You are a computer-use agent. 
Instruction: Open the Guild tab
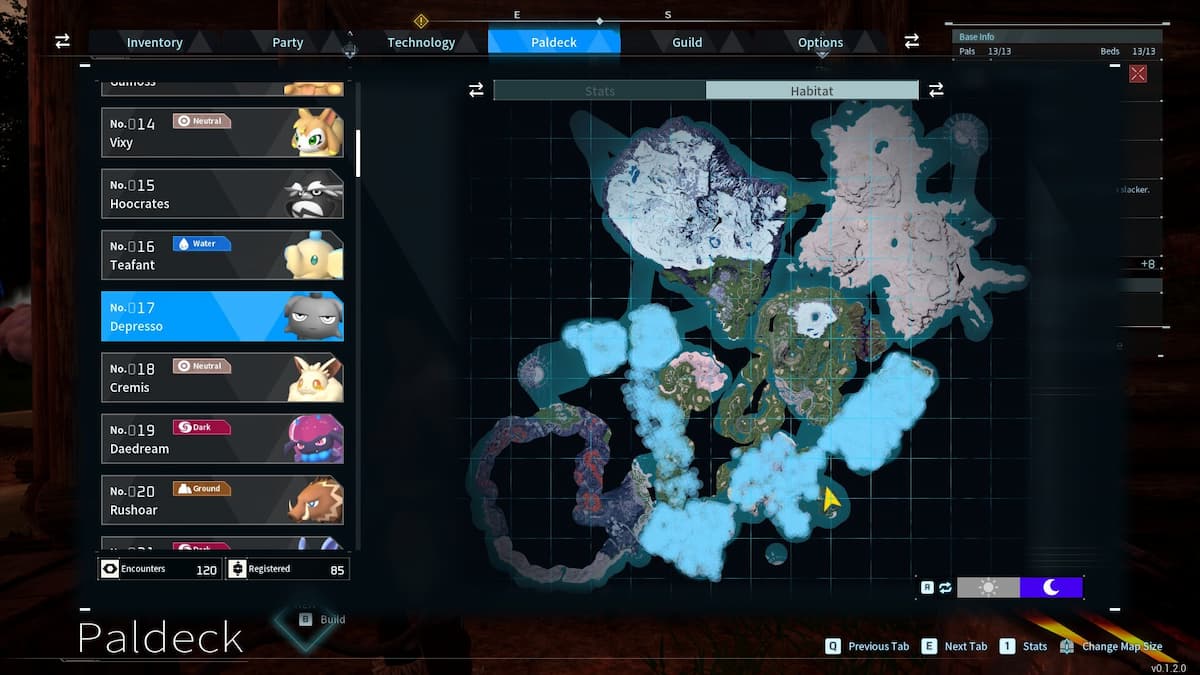pyautogui.click(x=687, y=42)
